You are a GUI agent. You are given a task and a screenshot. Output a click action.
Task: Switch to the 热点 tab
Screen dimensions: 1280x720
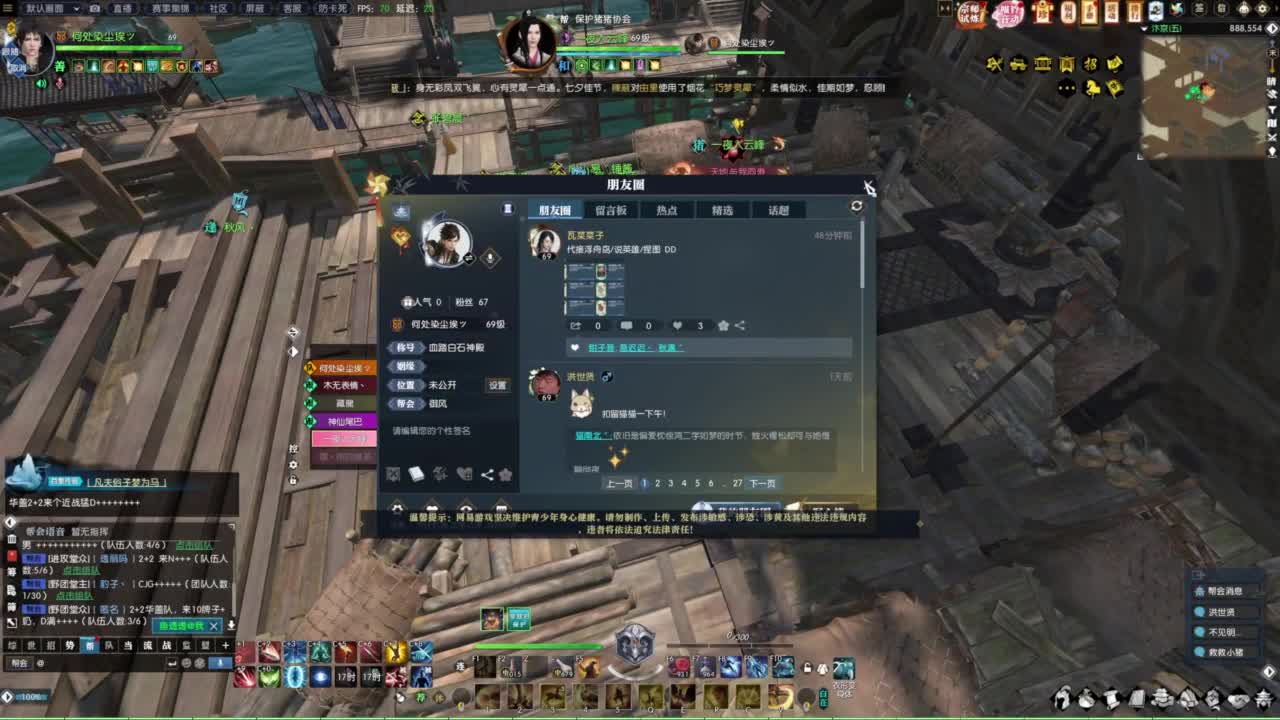click(x=667, y=210)
